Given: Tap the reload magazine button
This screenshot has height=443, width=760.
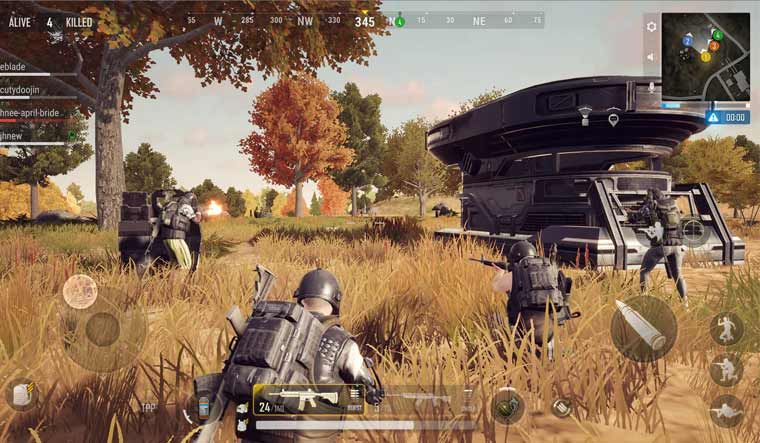Looking at the screenshot, I should pyautogui.click(x=564, y=407).
